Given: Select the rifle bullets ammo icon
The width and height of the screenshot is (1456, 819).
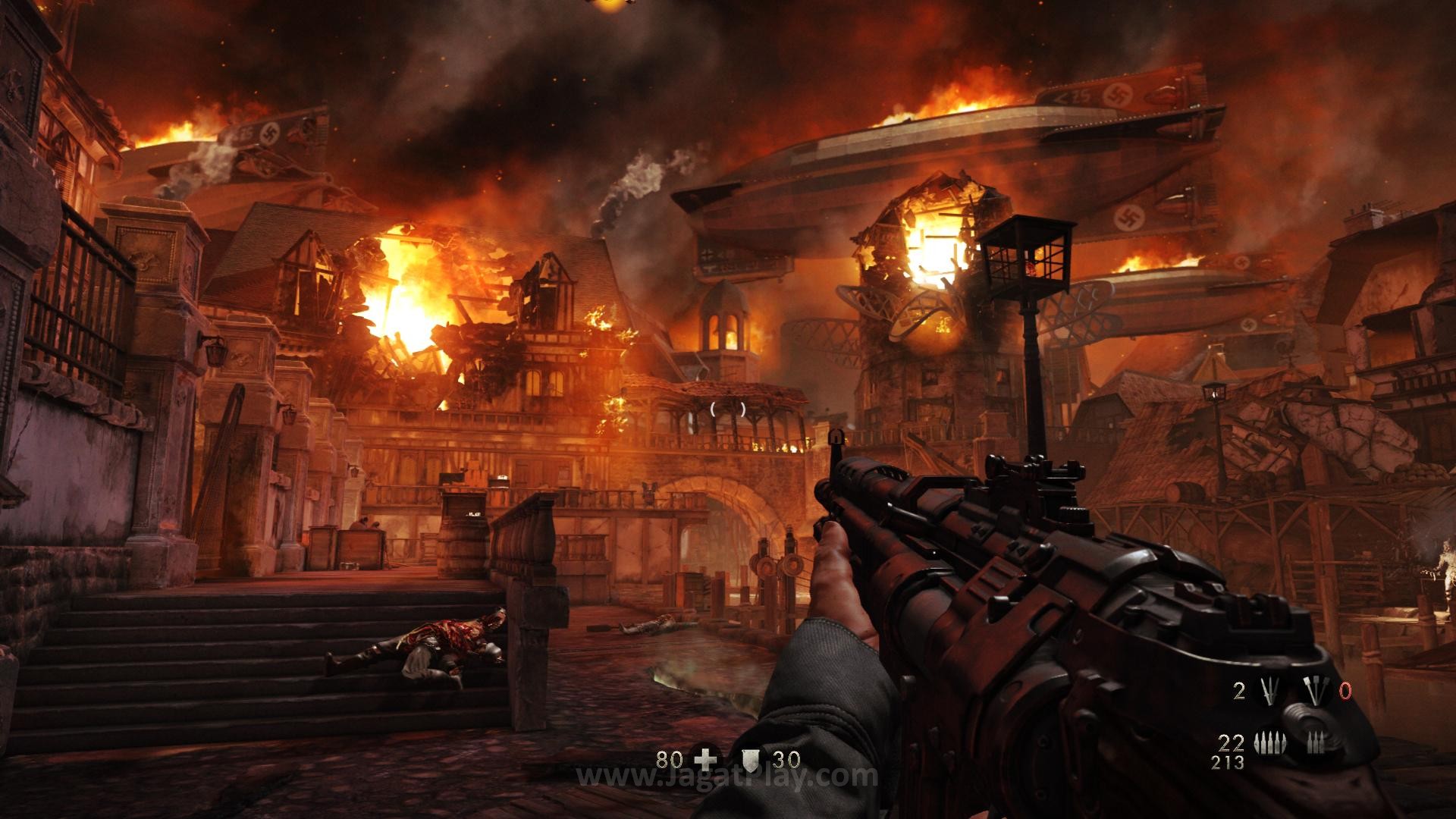Looking at the screenshot, I should coord(1270,742).
